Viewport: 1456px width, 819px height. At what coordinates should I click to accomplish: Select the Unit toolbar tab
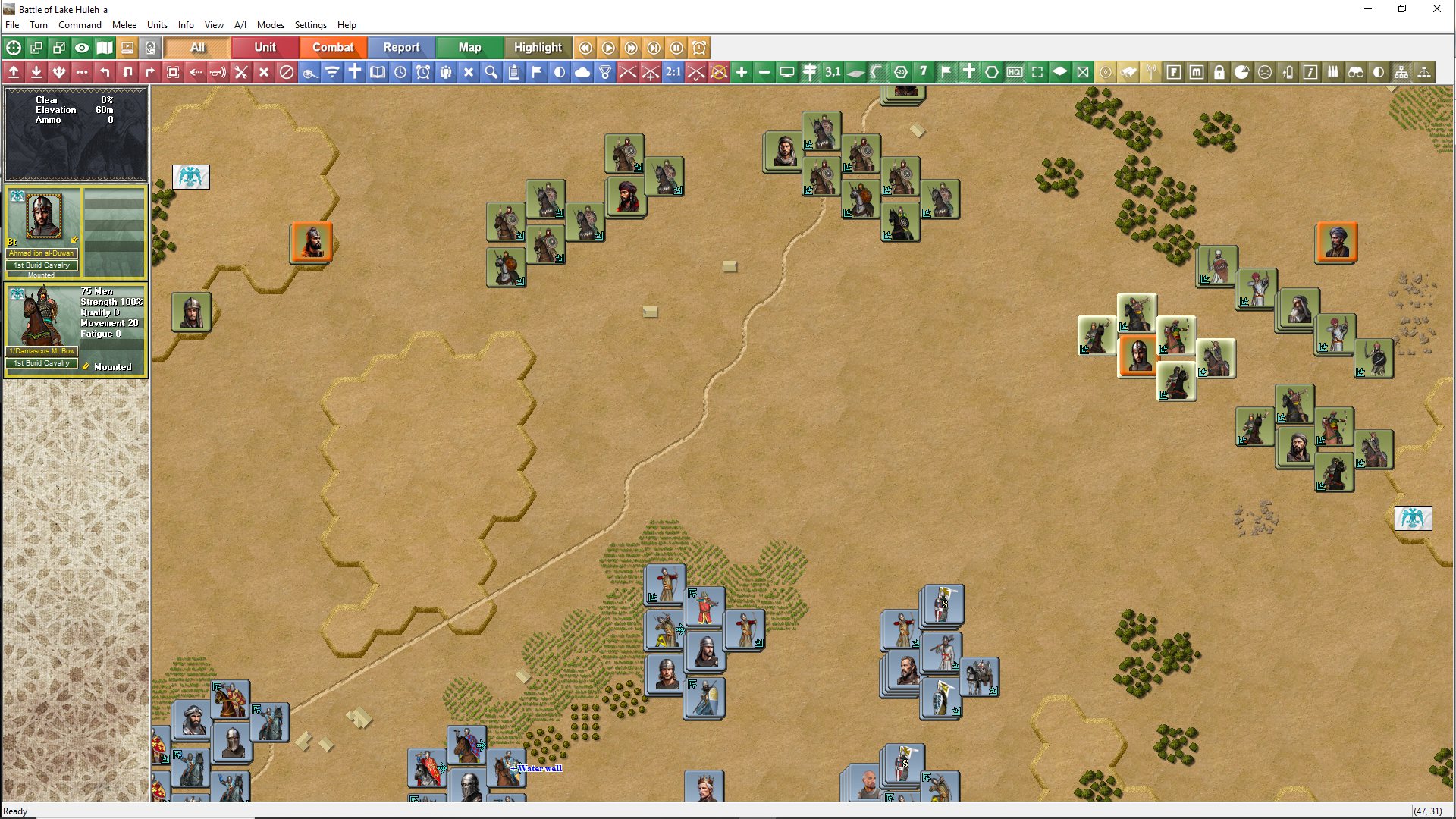(x=265, y=47)
